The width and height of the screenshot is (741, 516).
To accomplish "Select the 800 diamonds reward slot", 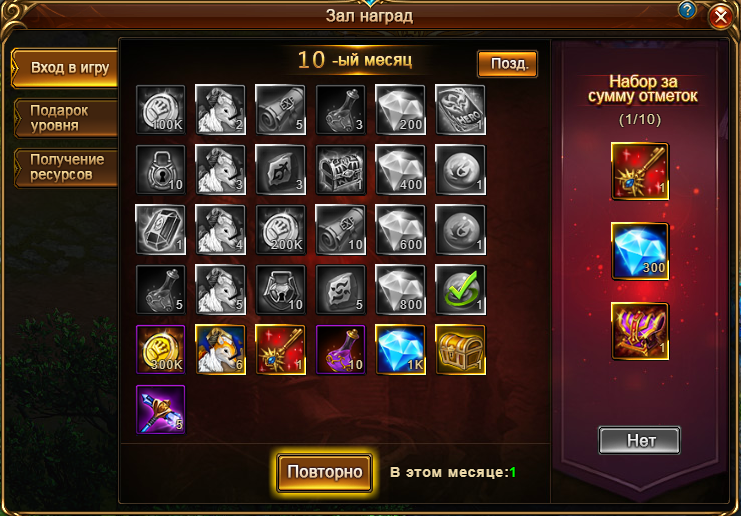I will pos(400,289).
